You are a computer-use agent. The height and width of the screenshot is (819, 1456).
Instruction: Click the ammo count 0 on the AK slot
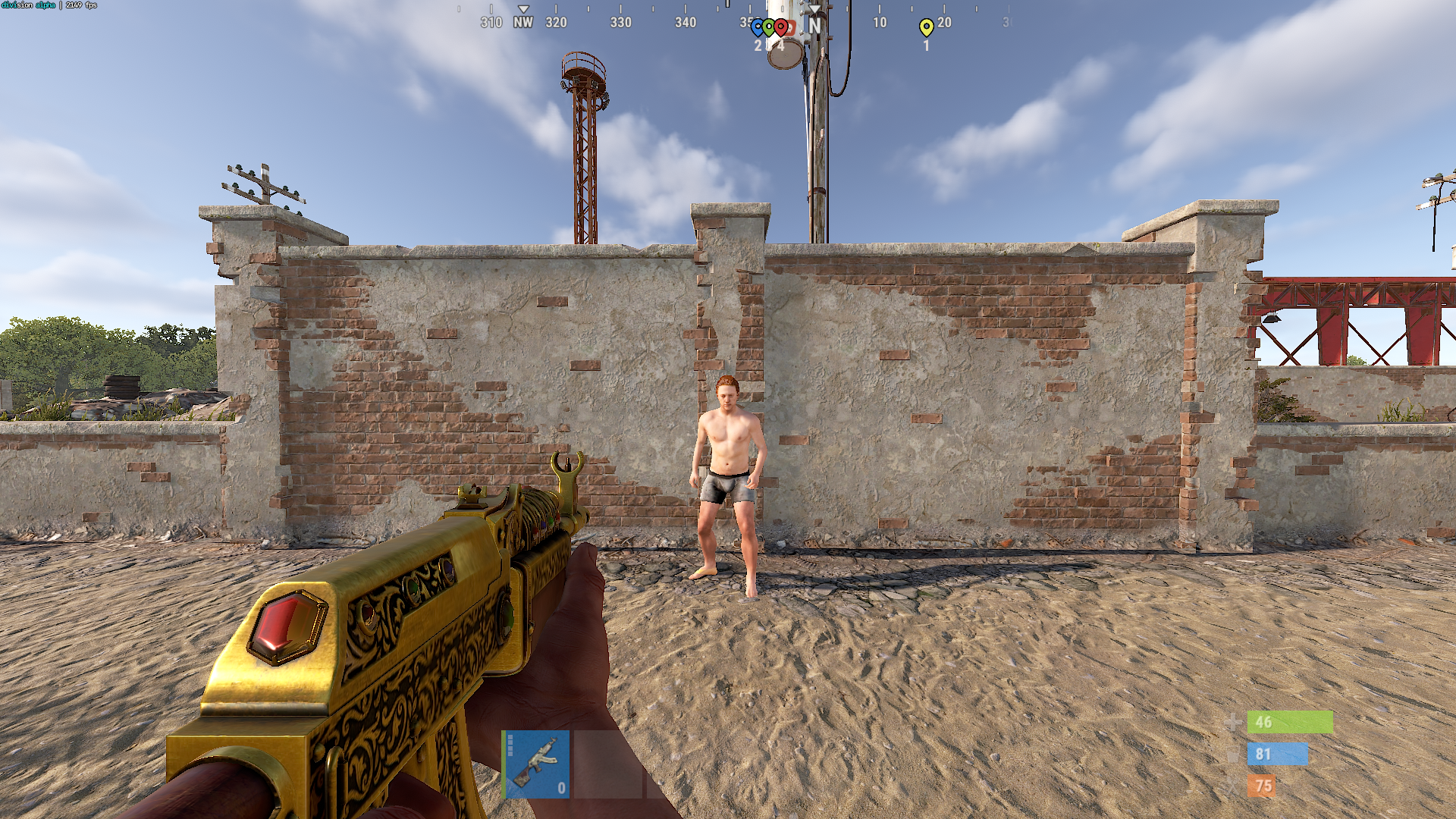pyautogui.click(x=560, y=788)
